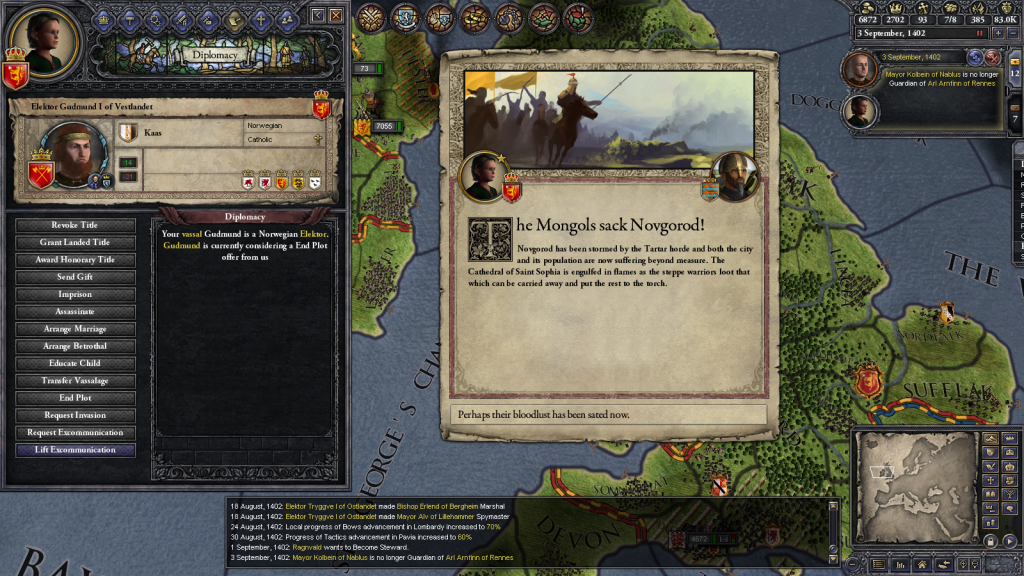
Task: Select the Revoke Title diplomacy option
Action: [x=75, y=225]
